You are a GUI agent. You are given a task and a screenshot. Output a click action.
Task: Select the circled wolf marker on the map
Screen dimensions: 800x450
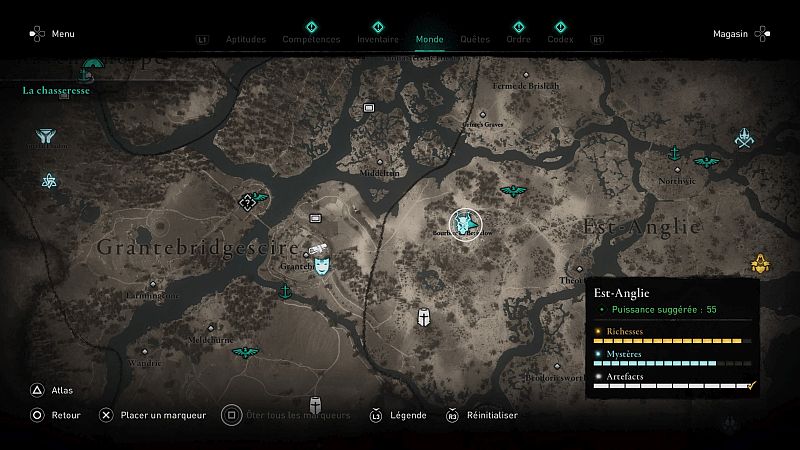[465, 224]
